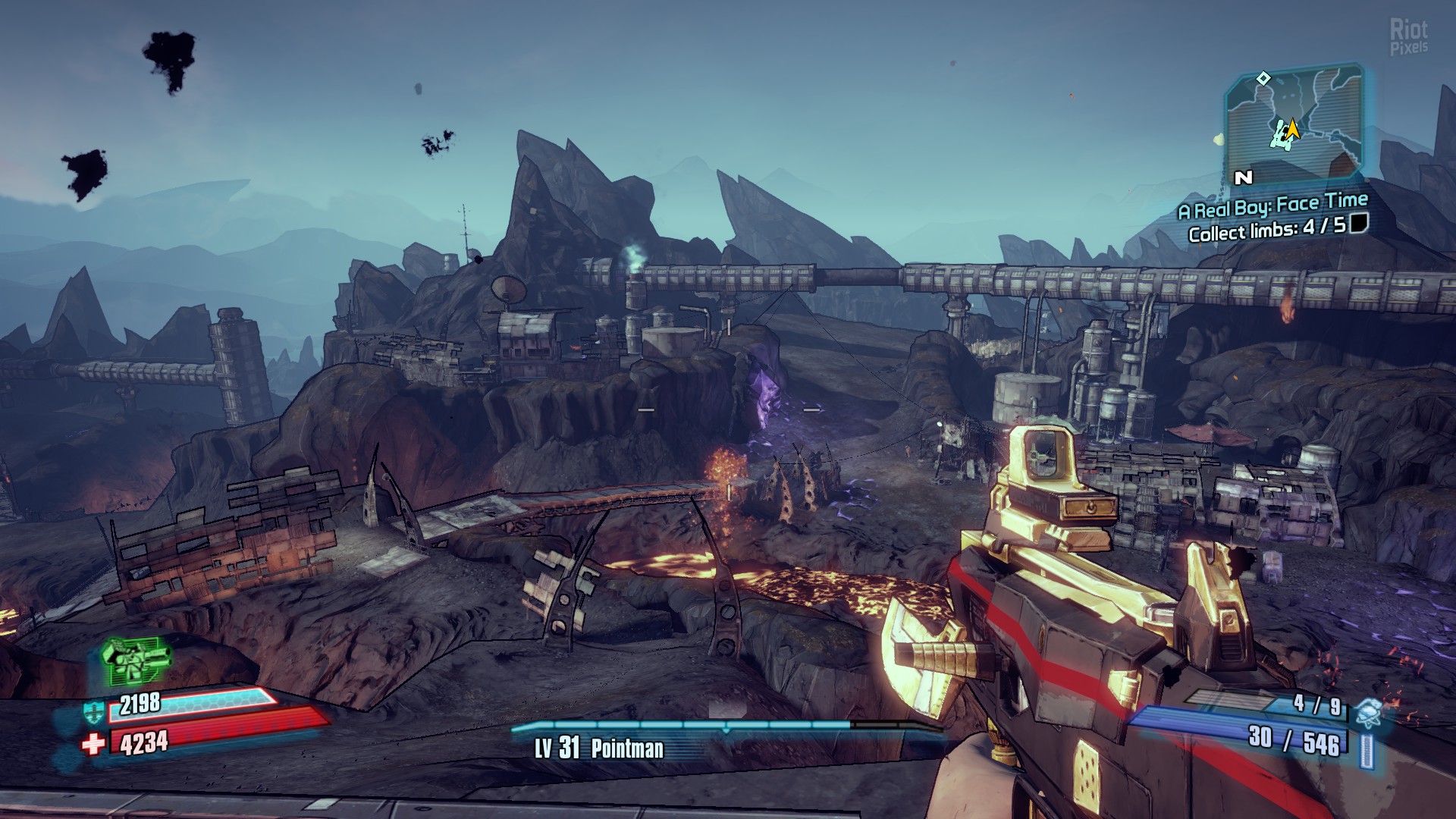Click the green action skill icon
Viewport: 1456px width, 819px height.
pos(136,660)
